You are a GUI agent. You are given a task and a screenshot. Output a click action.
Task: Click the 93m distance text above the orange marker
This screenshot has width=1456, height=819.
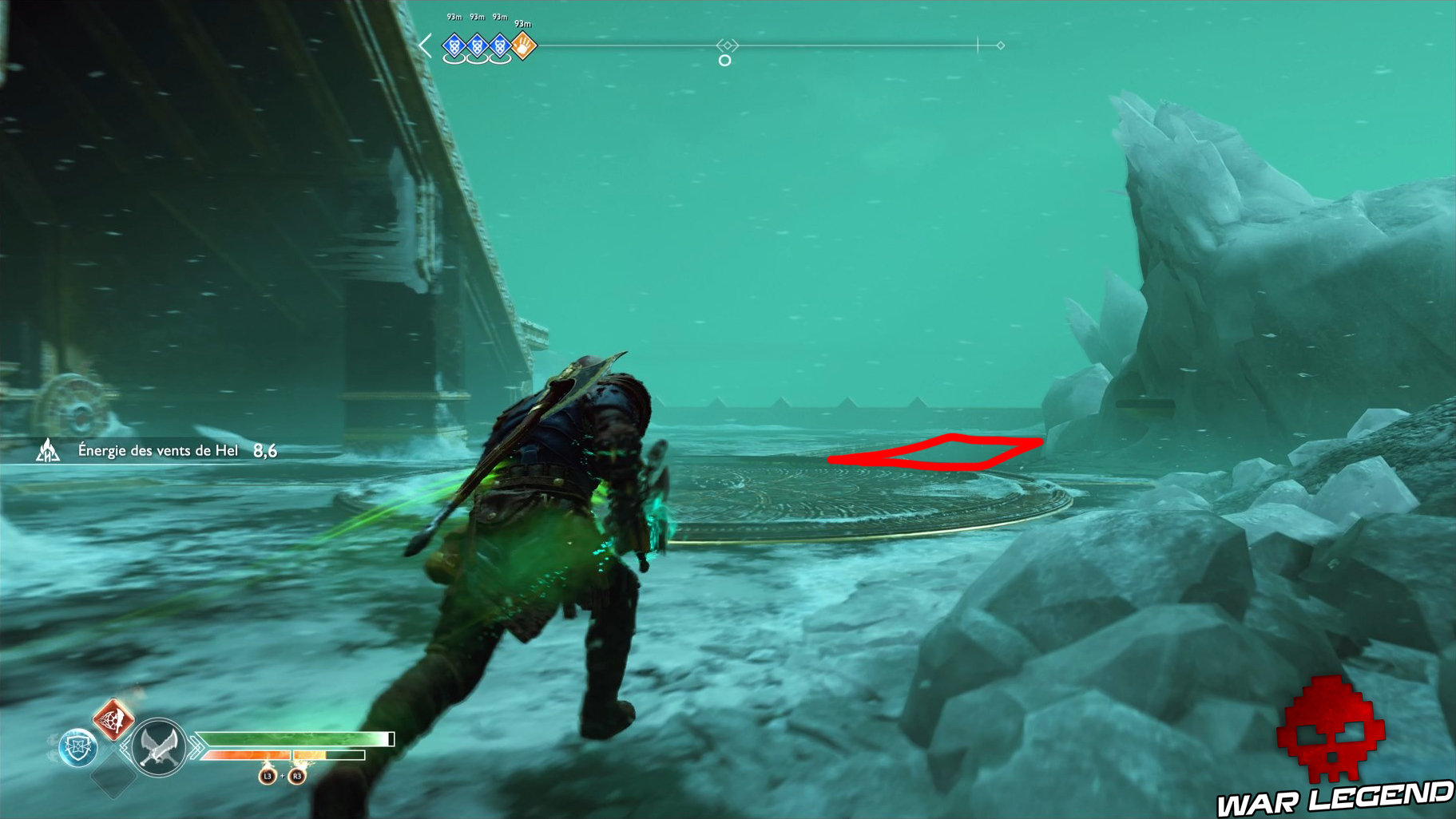coord(522,24)
